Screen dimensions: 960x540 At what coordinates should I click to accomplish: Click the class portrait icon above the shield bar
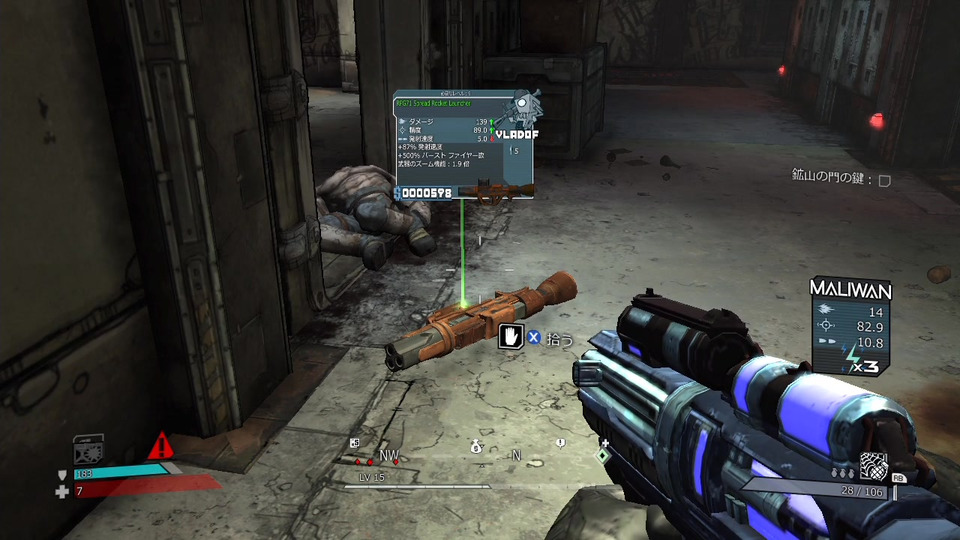[x=90, y=449]
